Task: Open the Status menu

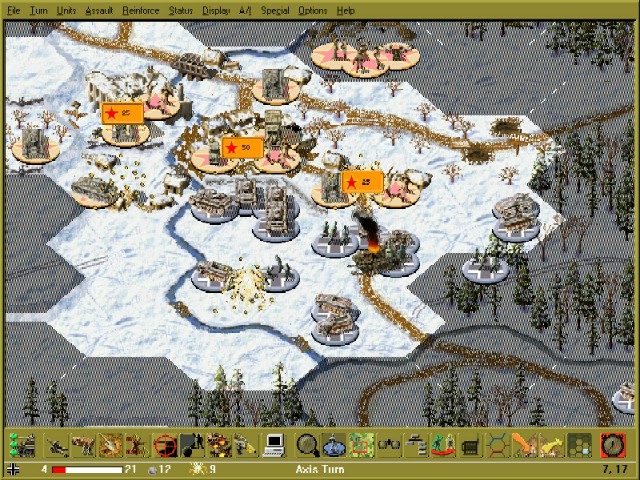Action: coord(181,10)
